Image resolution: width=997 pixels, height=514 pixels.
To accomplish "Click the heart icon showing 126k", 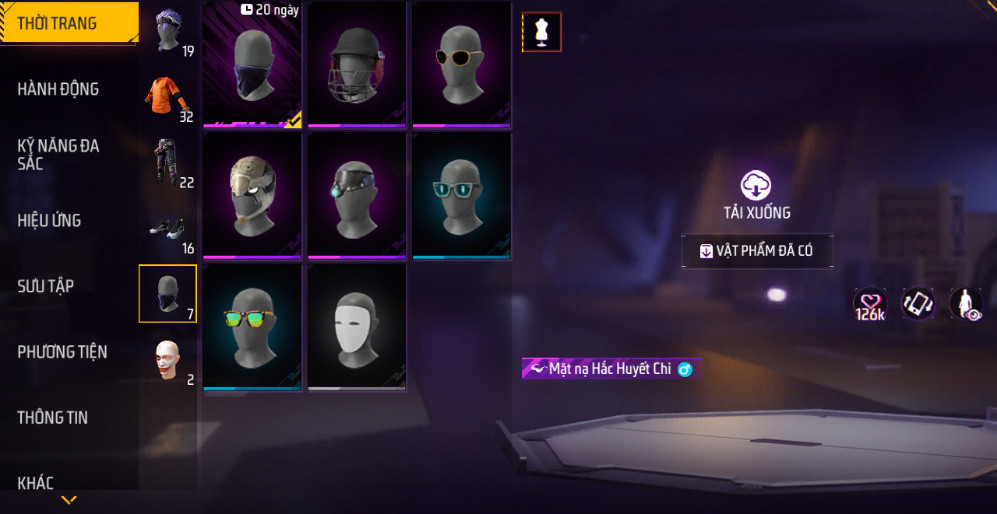I will click(x=869, y=304).
